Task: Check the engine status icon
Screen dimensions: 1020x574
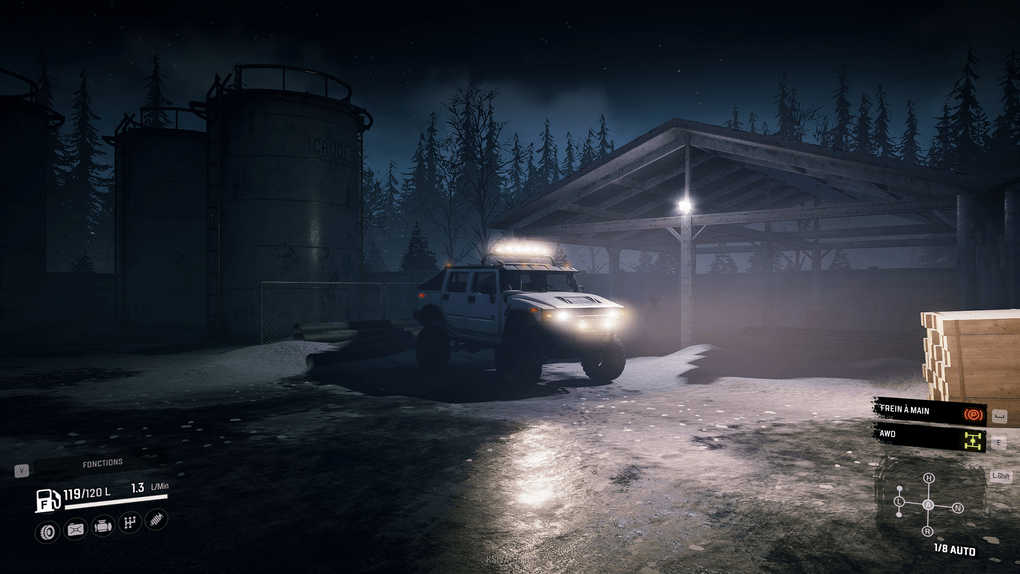Action: (x=103, y=526)
